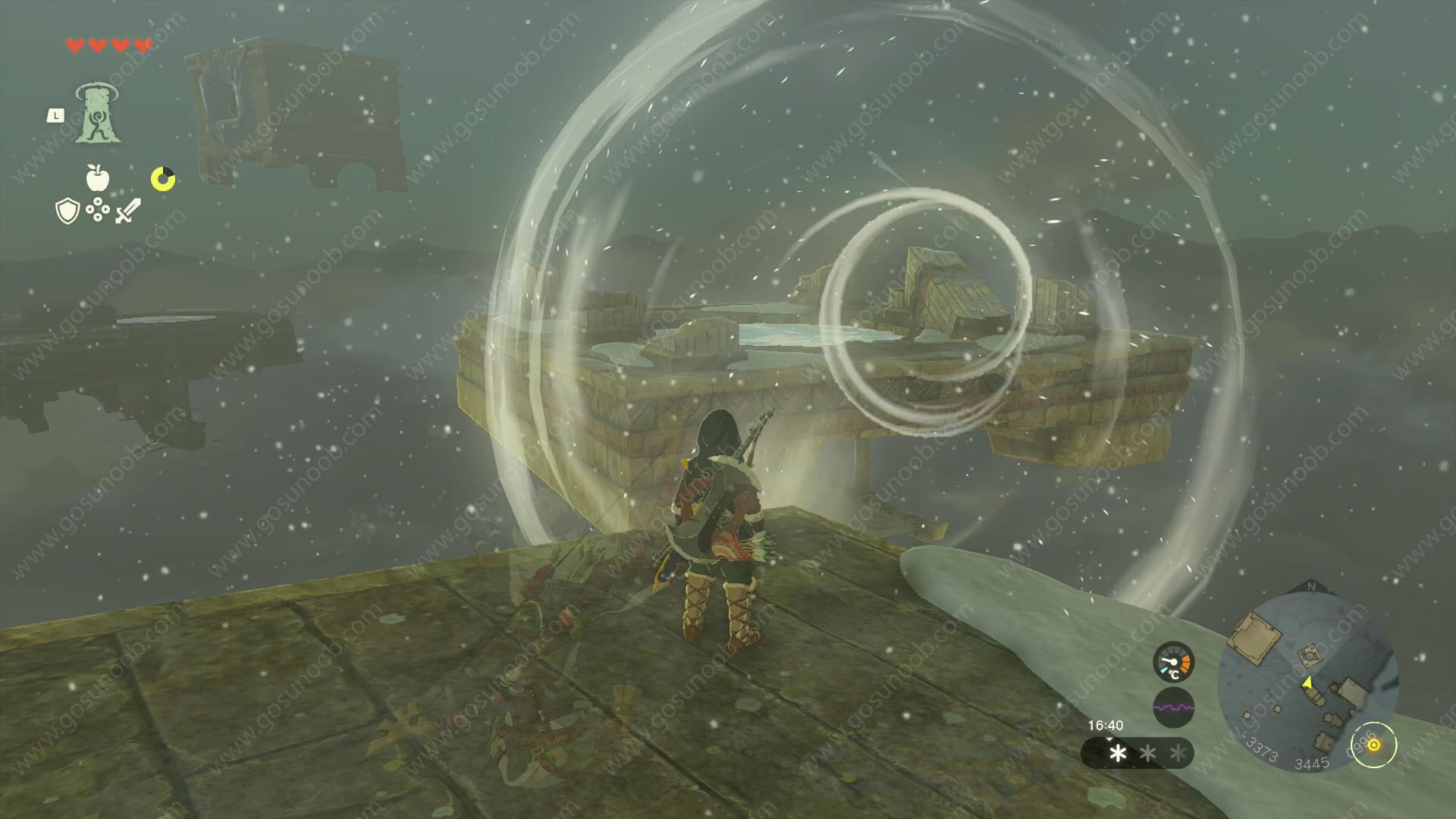Open the shield quick-select icon
The width and height of the screenshot is (1456, 819).
(x=67, y=212)
